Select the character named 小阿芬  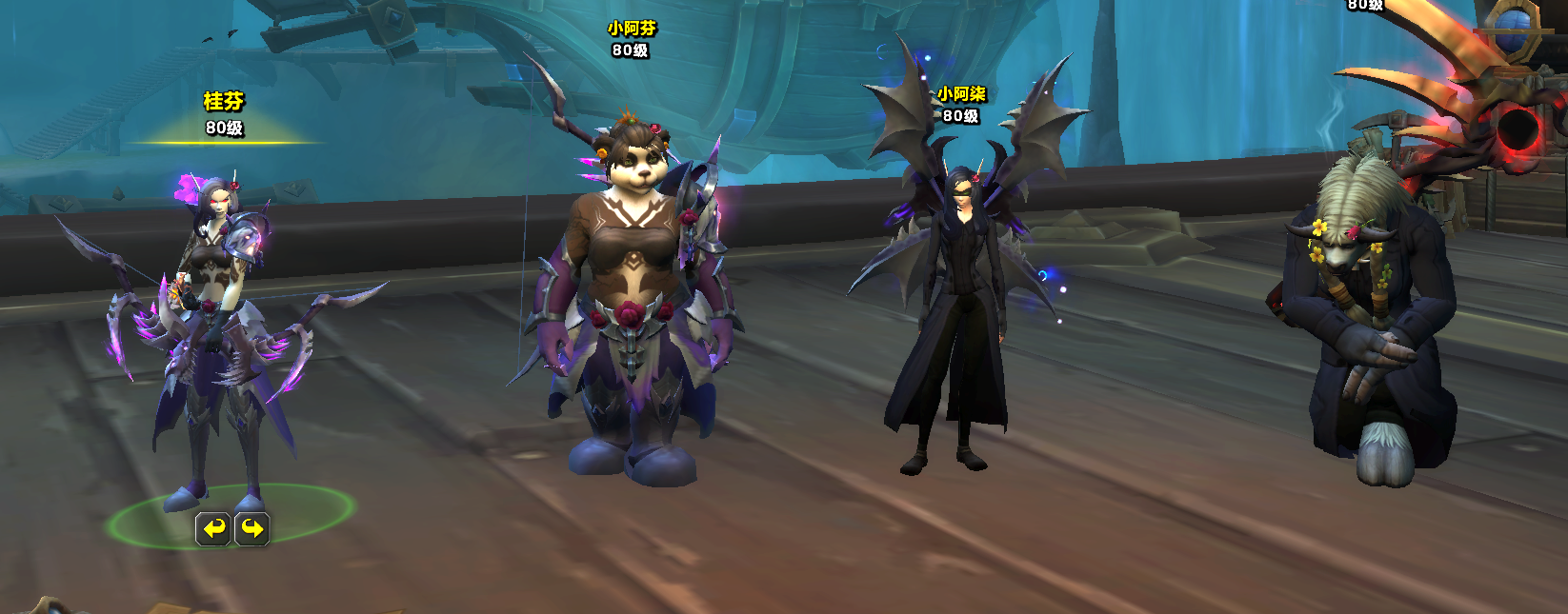coord(633,305)
